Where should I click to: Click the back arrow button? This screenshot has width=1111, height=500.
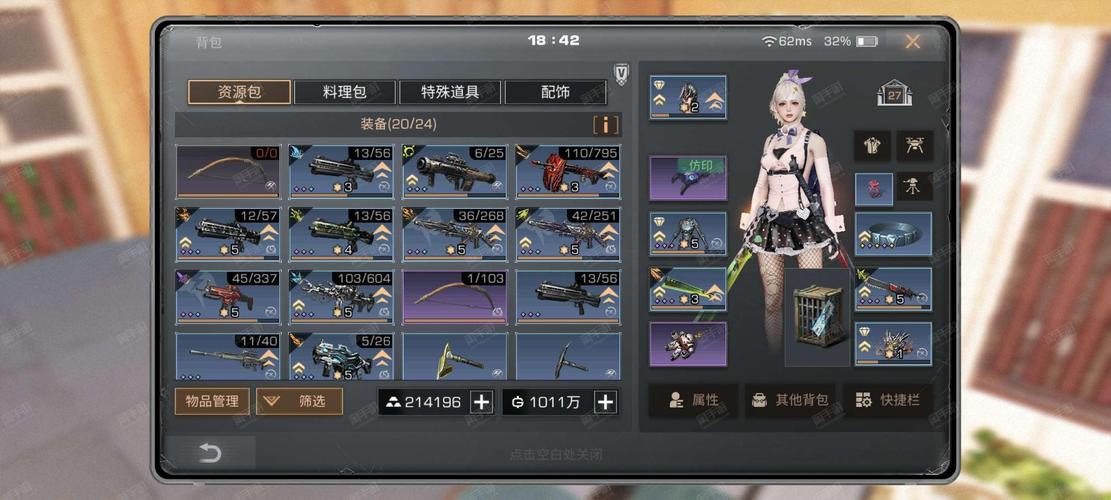click(x=210, y=453)
